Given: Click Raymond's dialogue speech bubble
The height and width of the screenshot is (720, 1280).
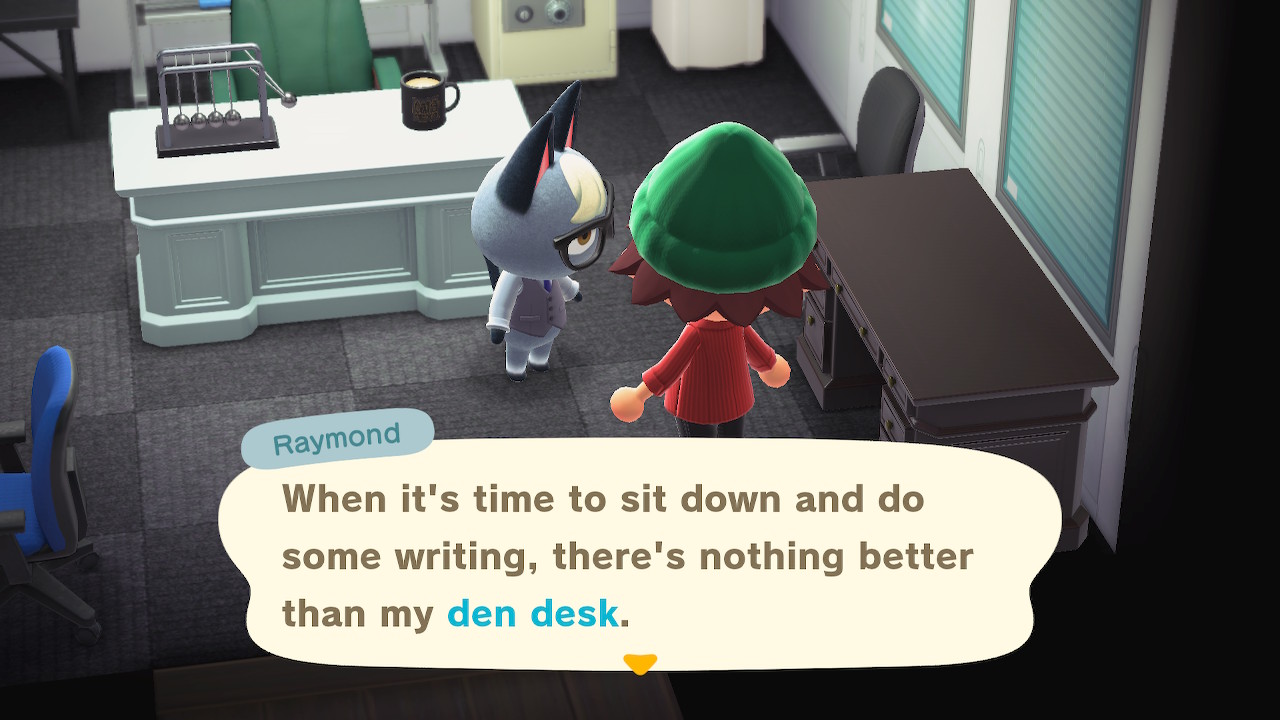Looking at the screenshot, I should (x=640, y=553).
